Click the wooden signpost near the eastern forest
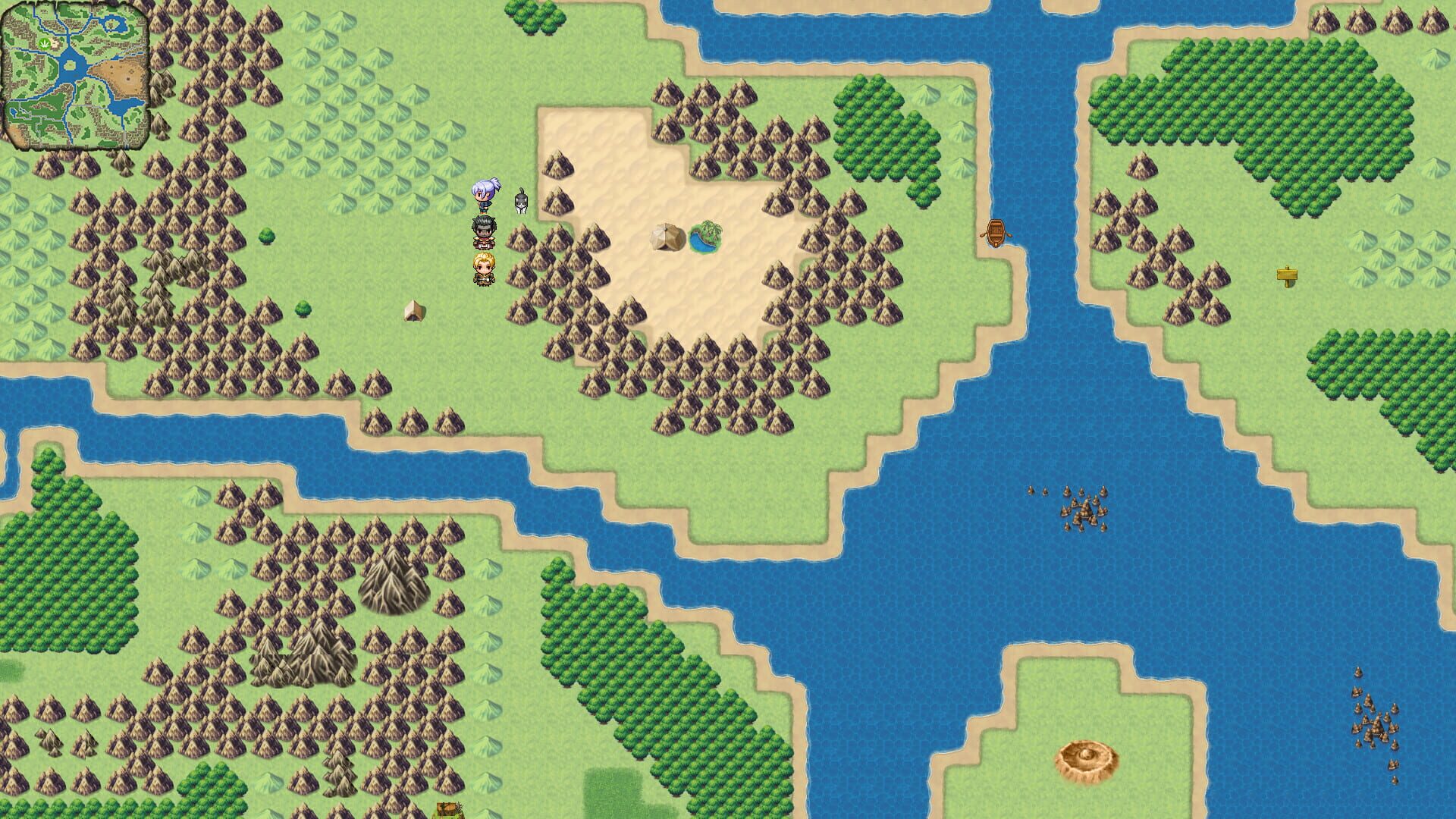The height and width of the screenshot is (819, 1456). click(1287, 276)
